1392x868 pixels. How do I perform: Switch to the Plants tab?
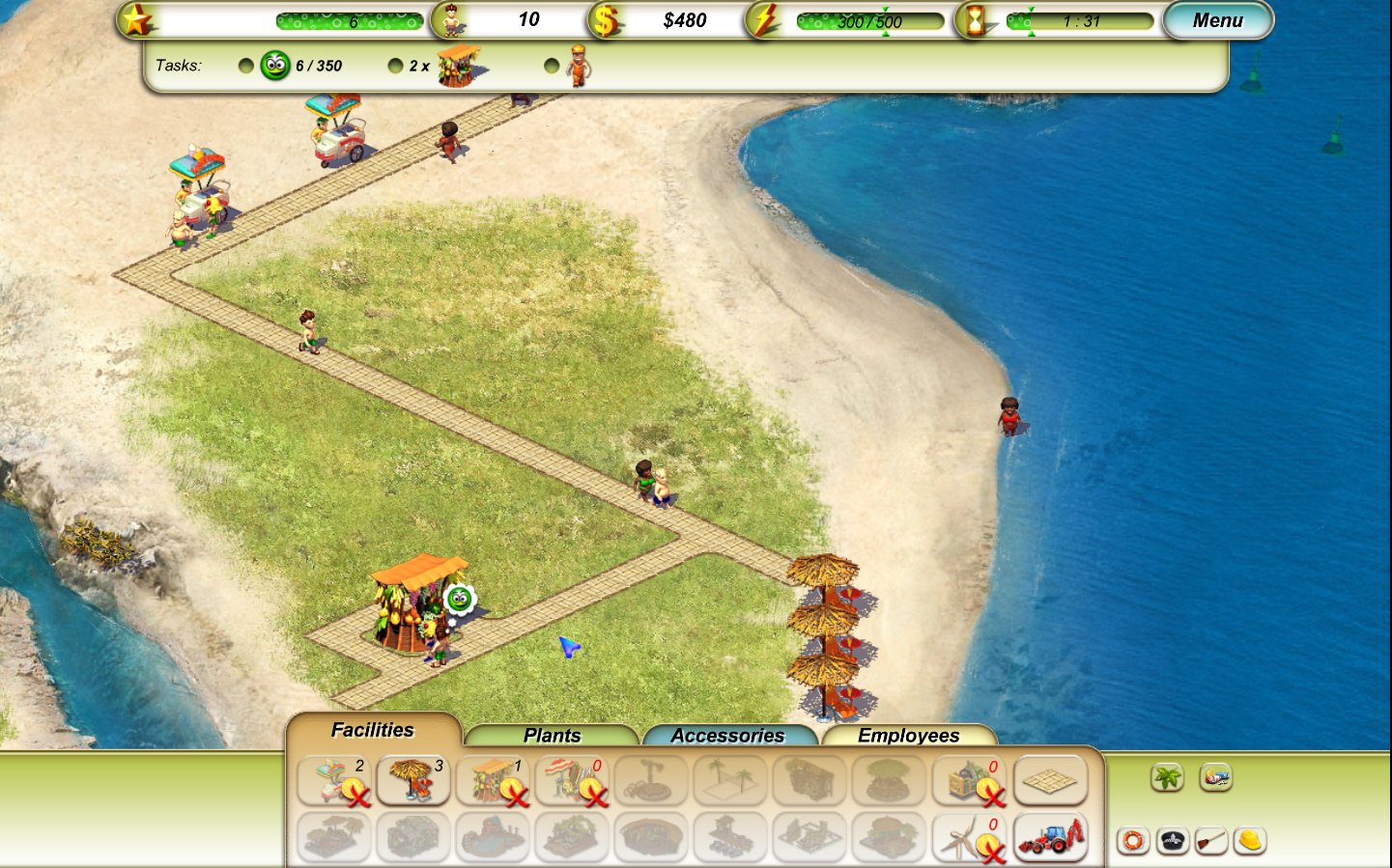552,736
